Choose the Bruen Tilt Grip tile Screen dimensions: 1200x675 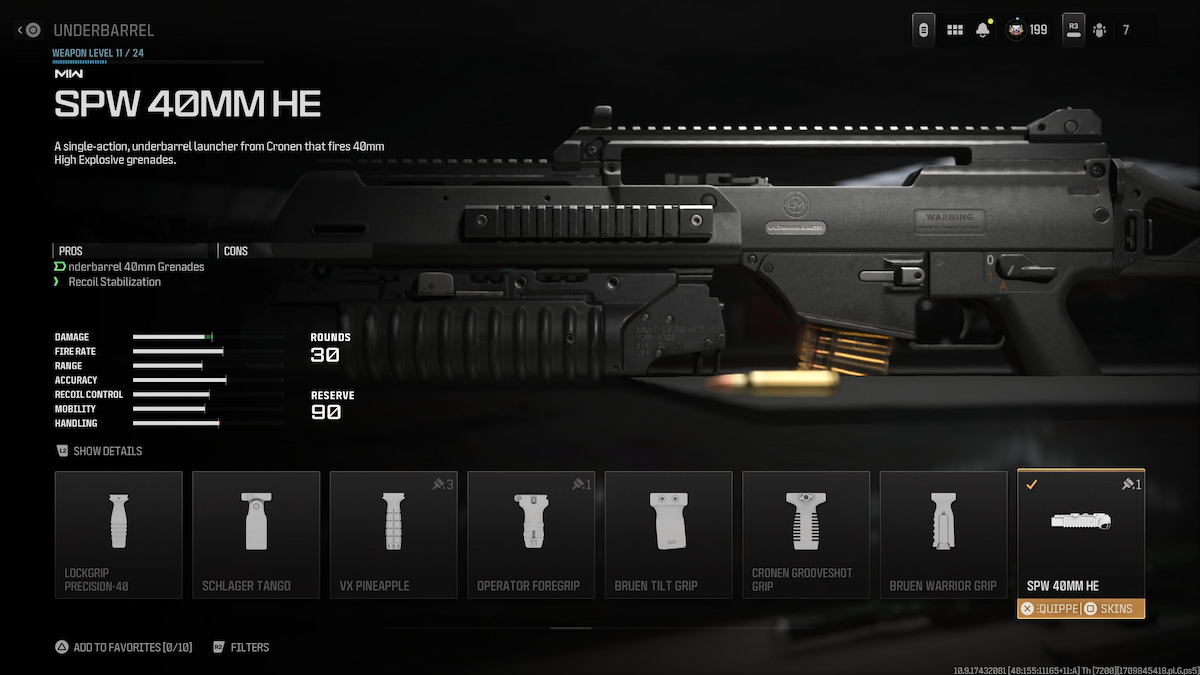668,535
